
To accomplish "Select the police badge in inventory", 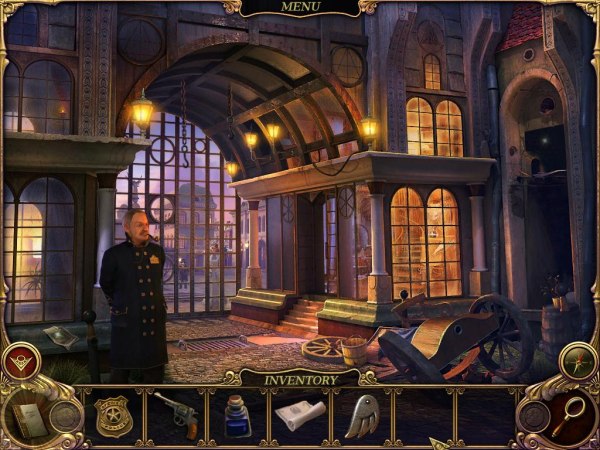I will point(113,415).
